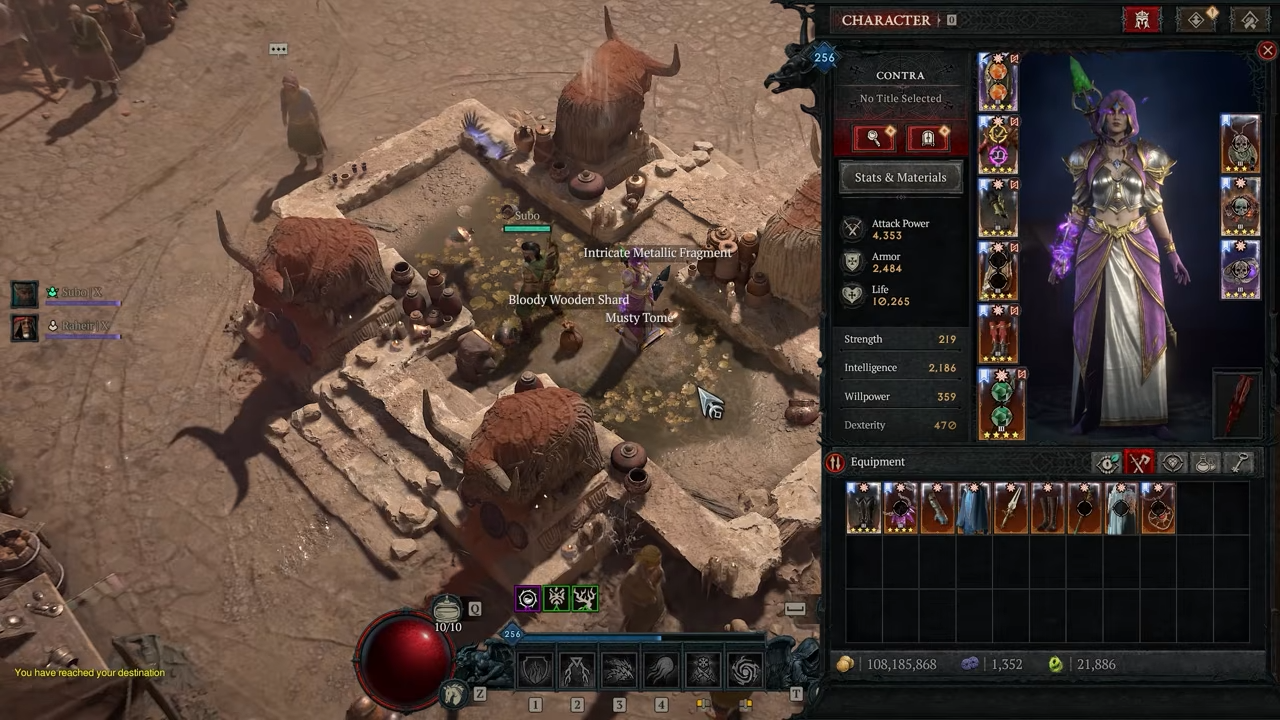Open the eye-and-leaf inventory tab
1280x720 pixels.
point(1107,462)
